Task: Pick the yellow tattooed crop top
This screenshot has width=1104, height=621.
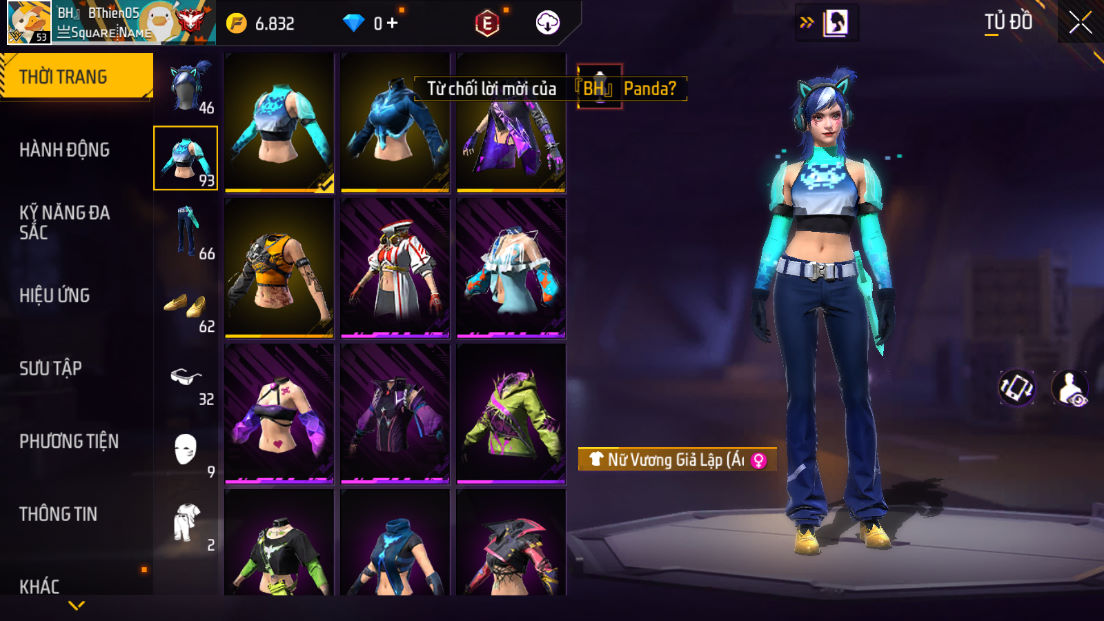Action: coord(280,267)
